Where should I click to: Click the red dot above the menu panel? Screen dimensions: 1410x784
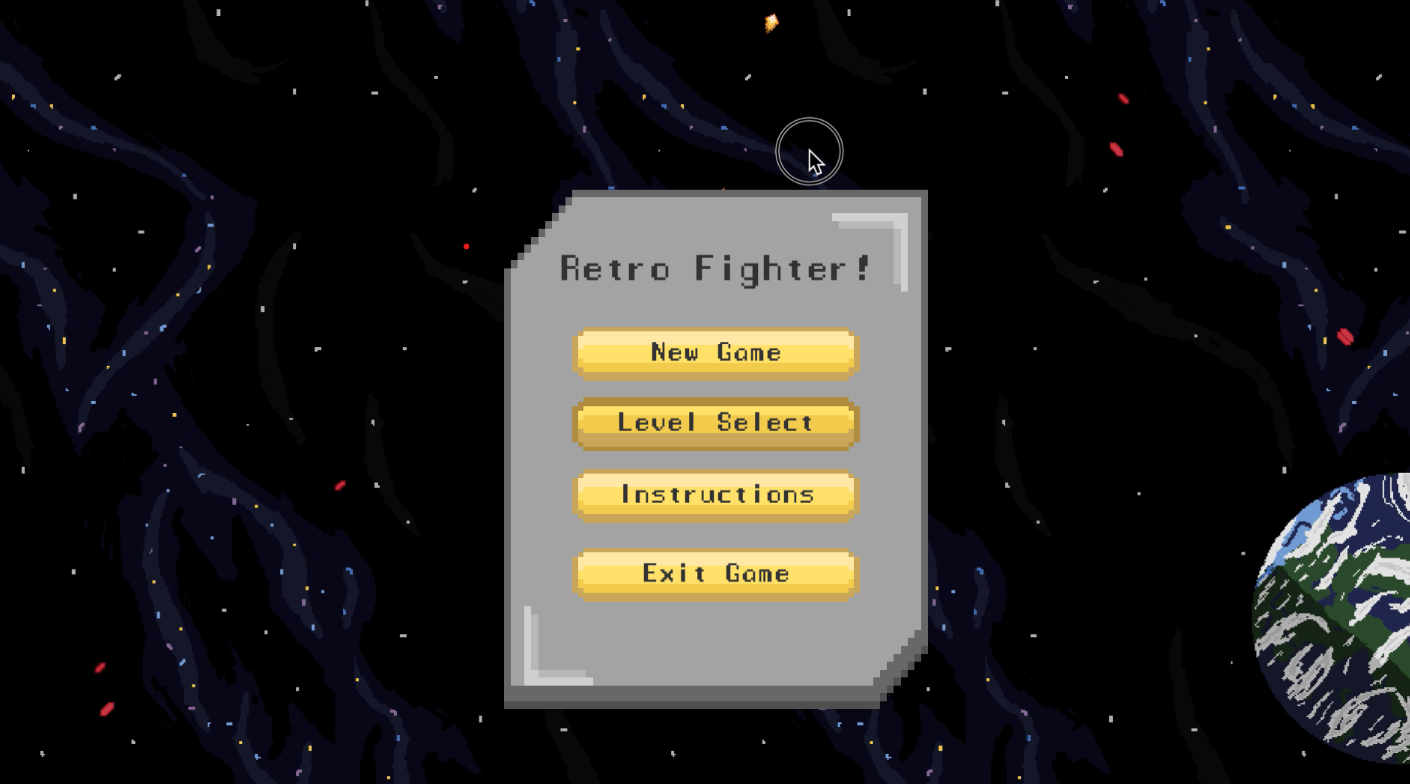[x=465, y=245]
